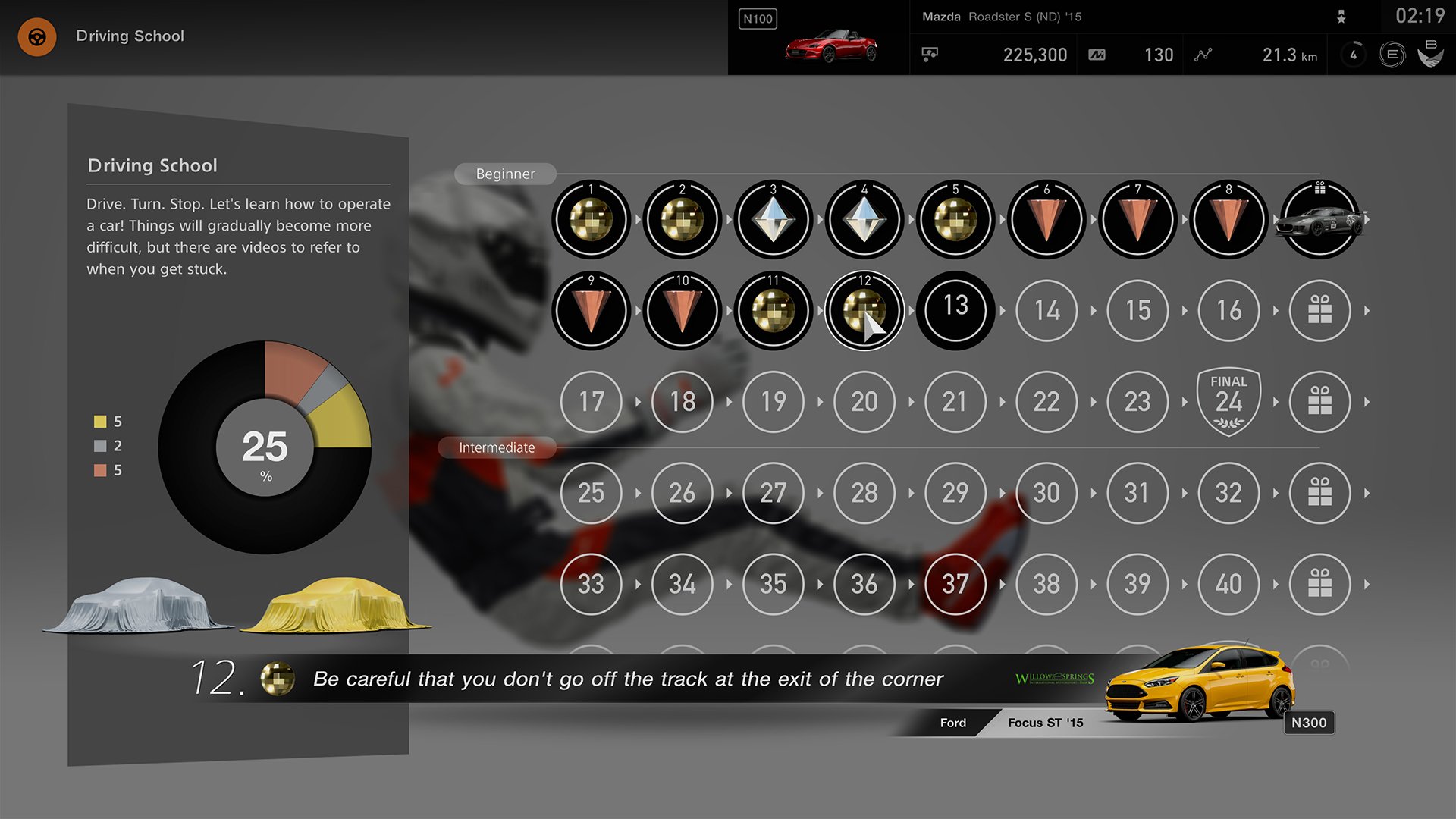Image resolution: width=1456 pixels, height=819 pixels.
Task: Select the Intermediate section label
Action: [x=497, y=447]
